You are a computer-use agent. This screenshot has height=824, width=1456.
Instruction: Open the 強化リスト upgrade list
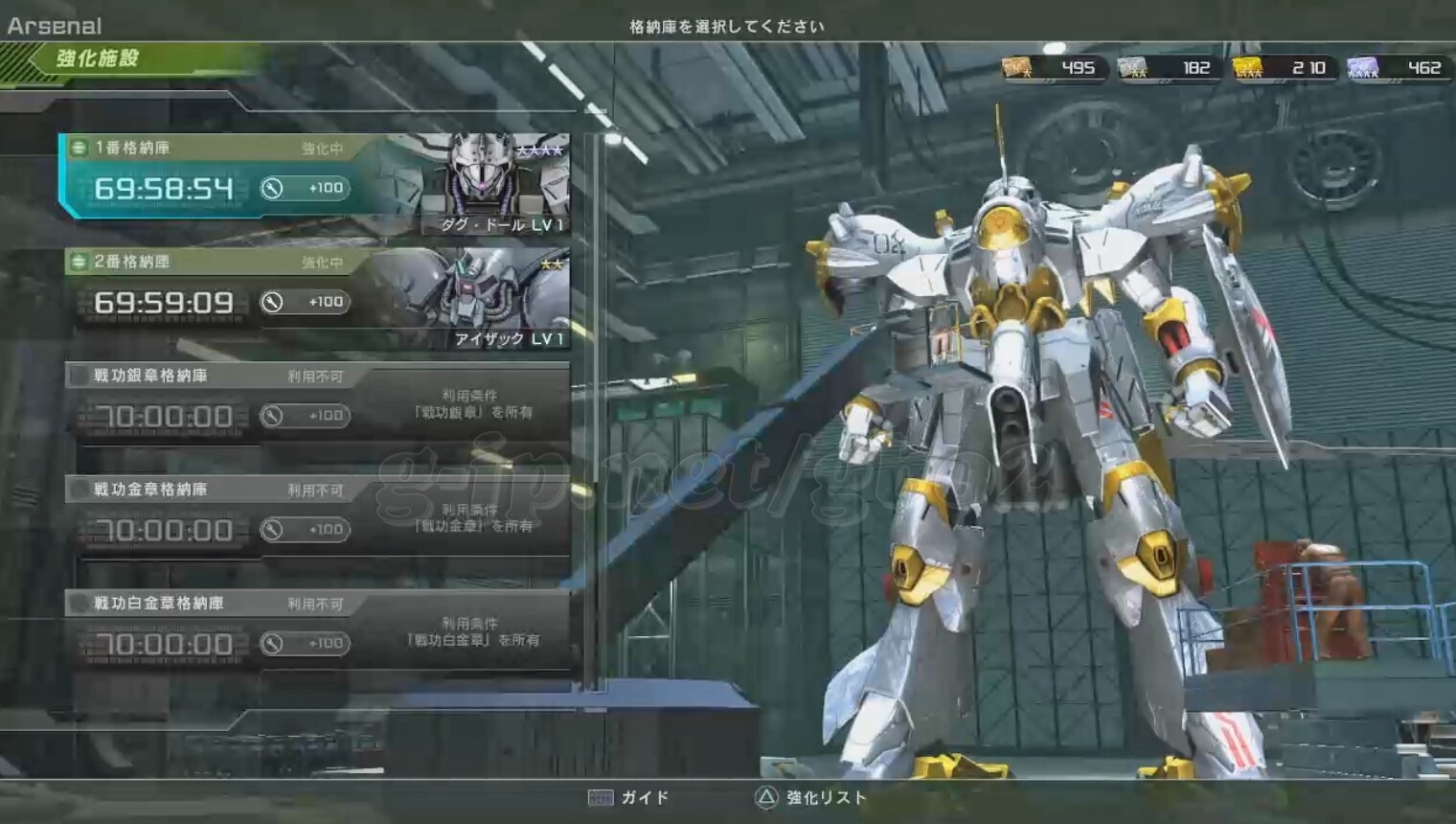pos(810,797)
